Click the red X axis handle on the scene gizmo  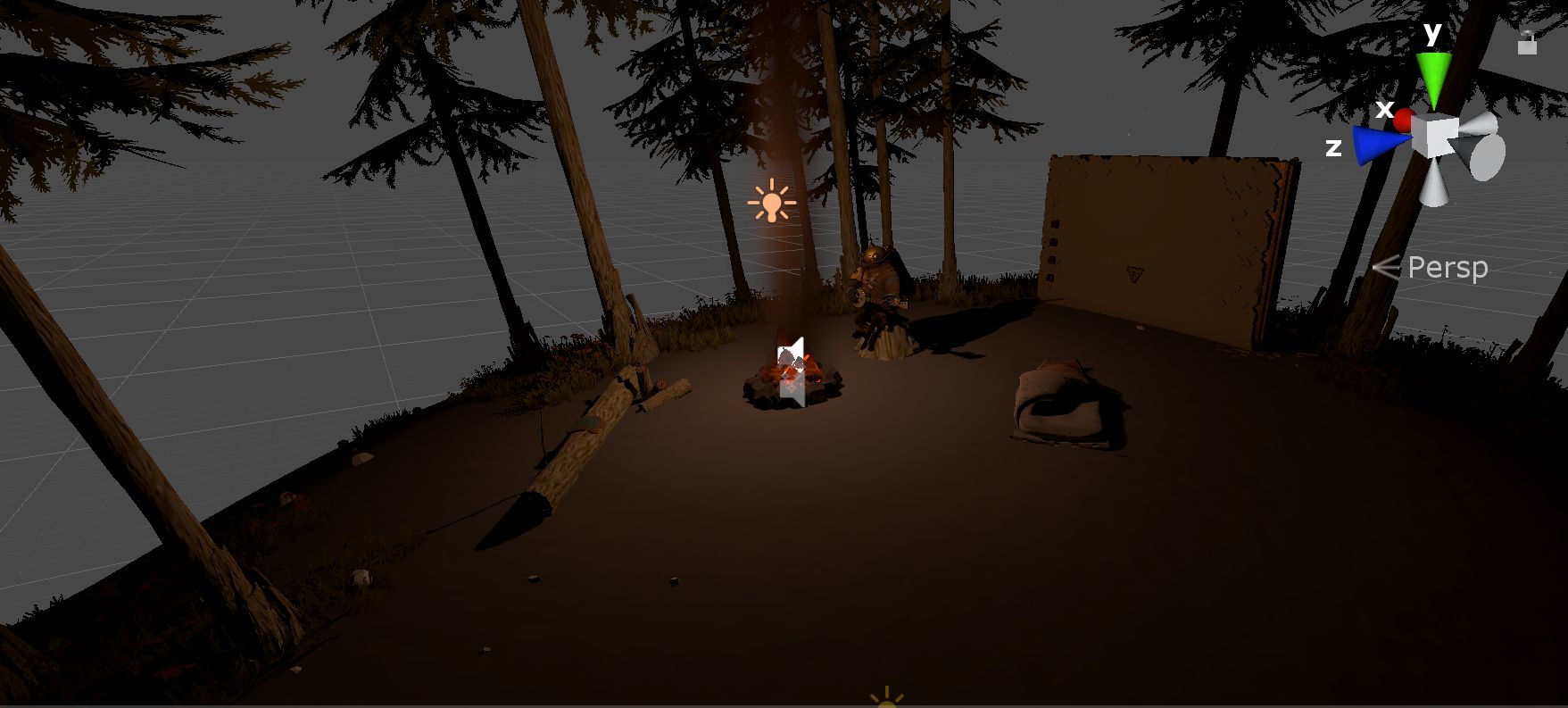pos(1402,121)
